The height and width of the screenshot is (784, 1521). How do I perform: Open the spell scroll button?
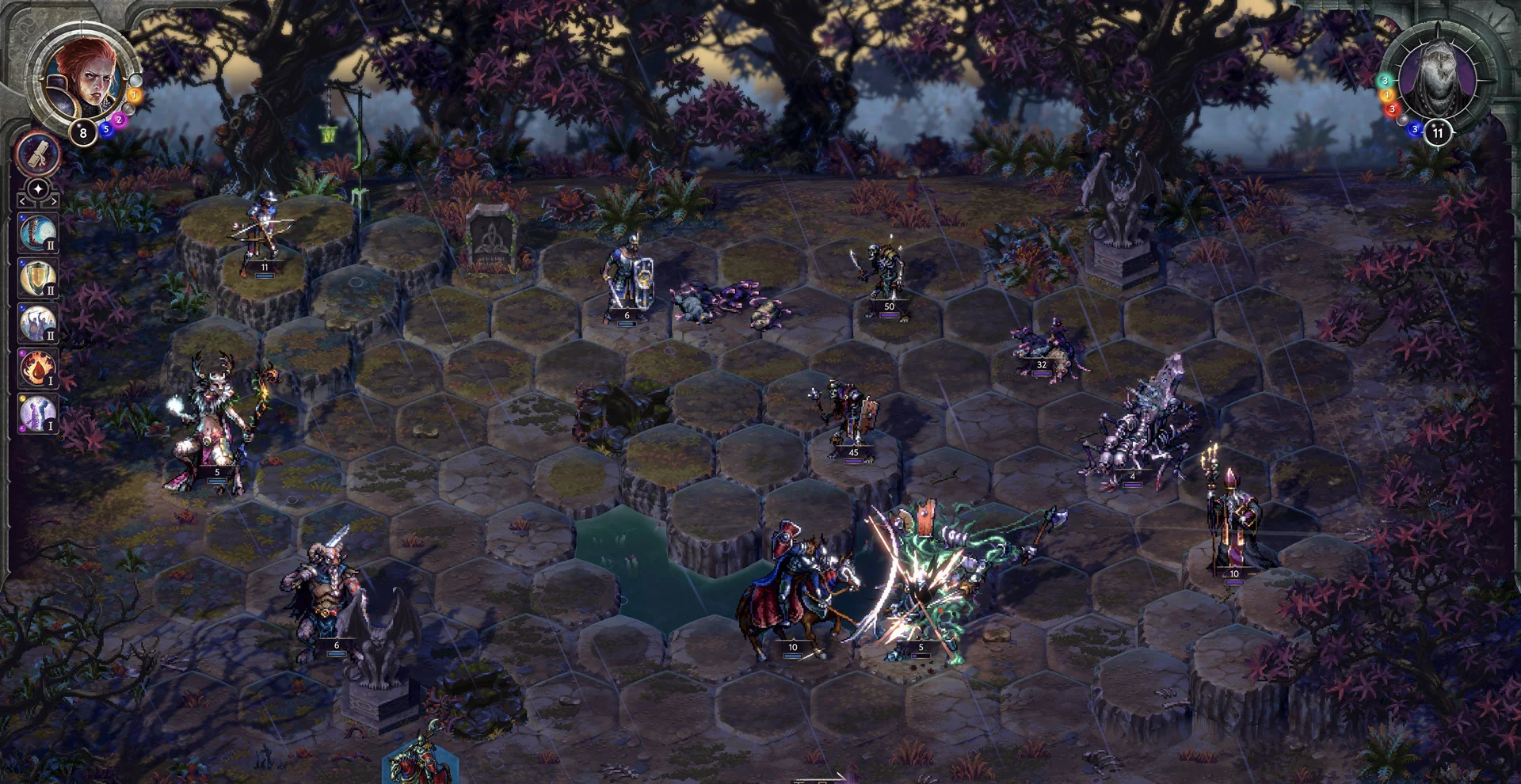pyautogui.click(x=37, y=154)
